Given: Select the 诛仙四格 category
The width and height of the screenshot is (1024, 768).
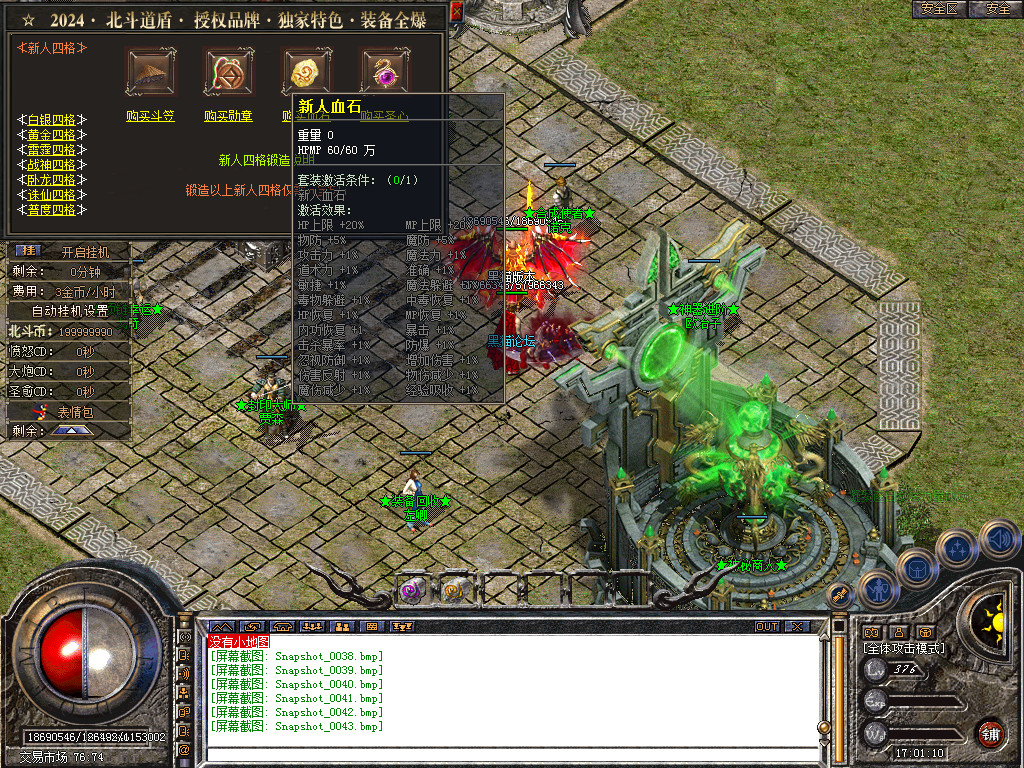Looking at the screenshot, I should (x=52, y=195).
